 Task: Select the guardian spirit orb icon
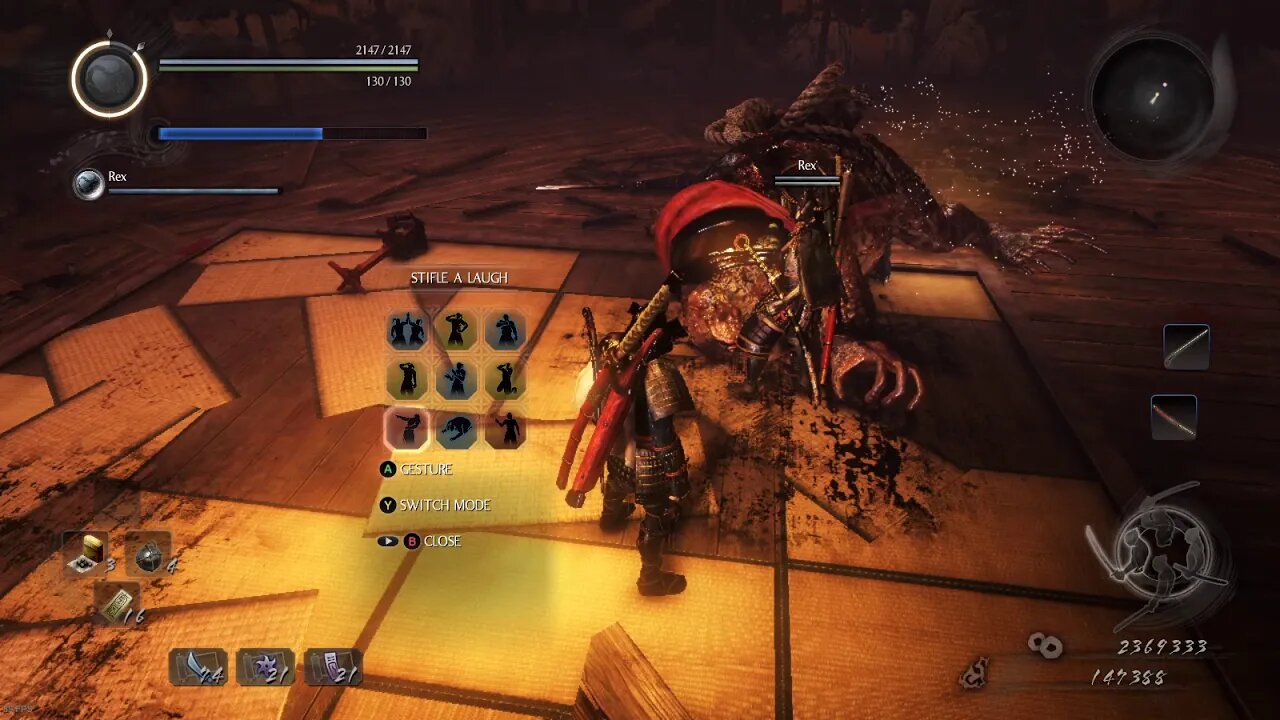point(109,78)
